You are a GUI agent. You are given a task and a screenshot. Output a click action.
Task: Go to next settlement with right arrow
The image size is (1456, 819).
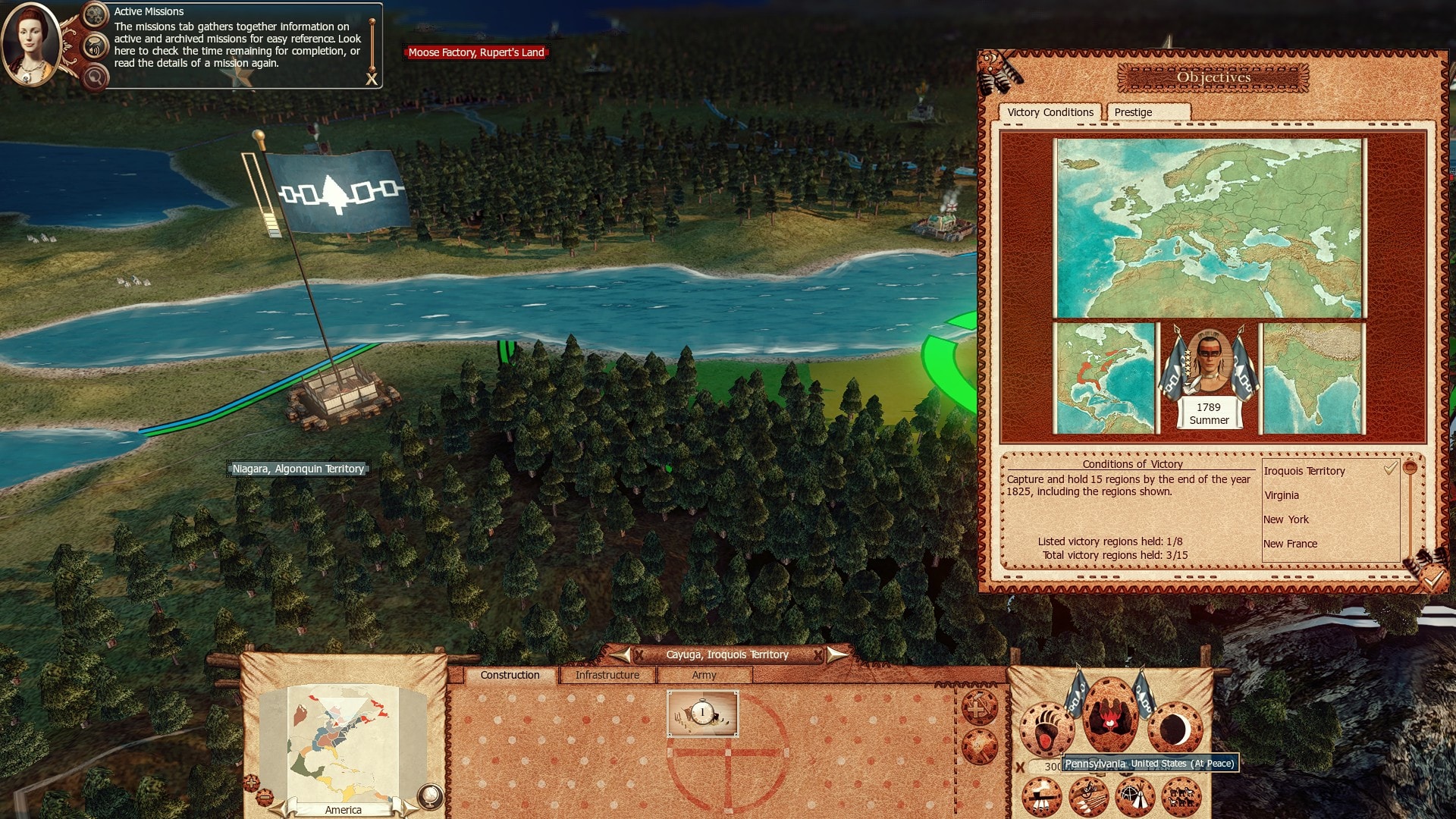[836, 654]
